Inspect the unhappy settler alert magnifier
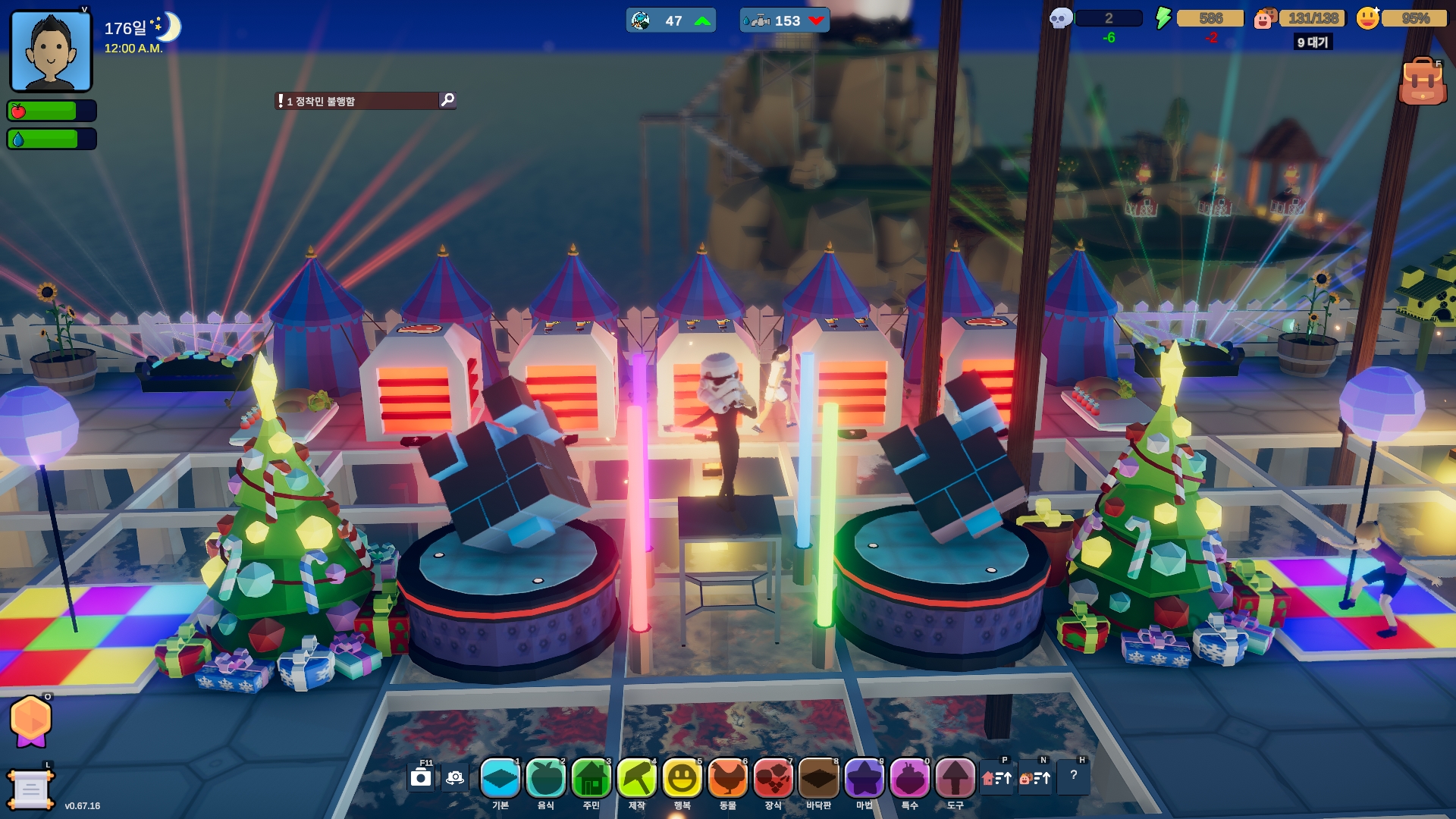The image size is (1456, 819). pos(447,100)
